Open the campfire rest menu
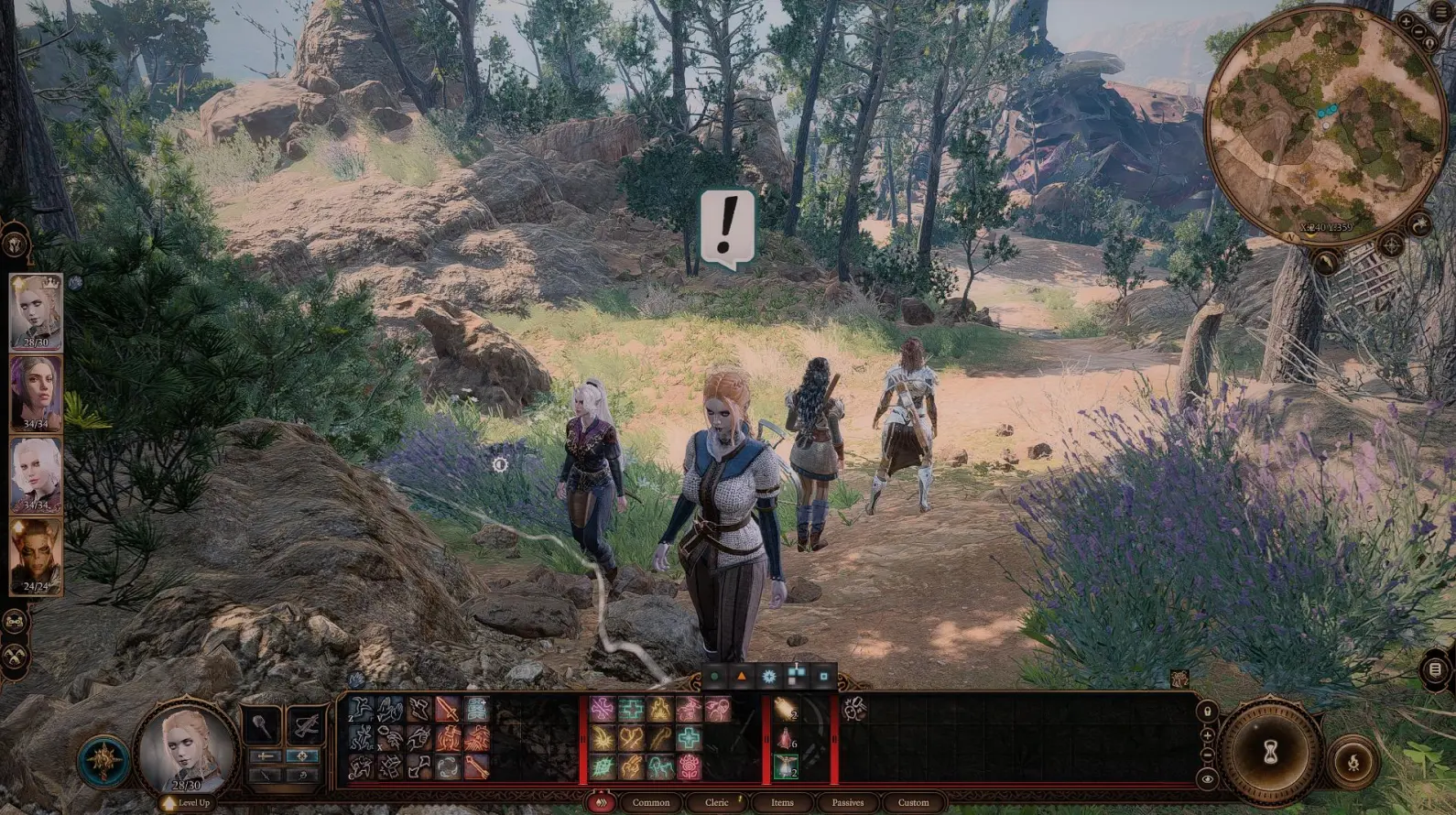The width and height of the screenshot is (1456, 815). pyautogui.click(x=1353, y=760)
